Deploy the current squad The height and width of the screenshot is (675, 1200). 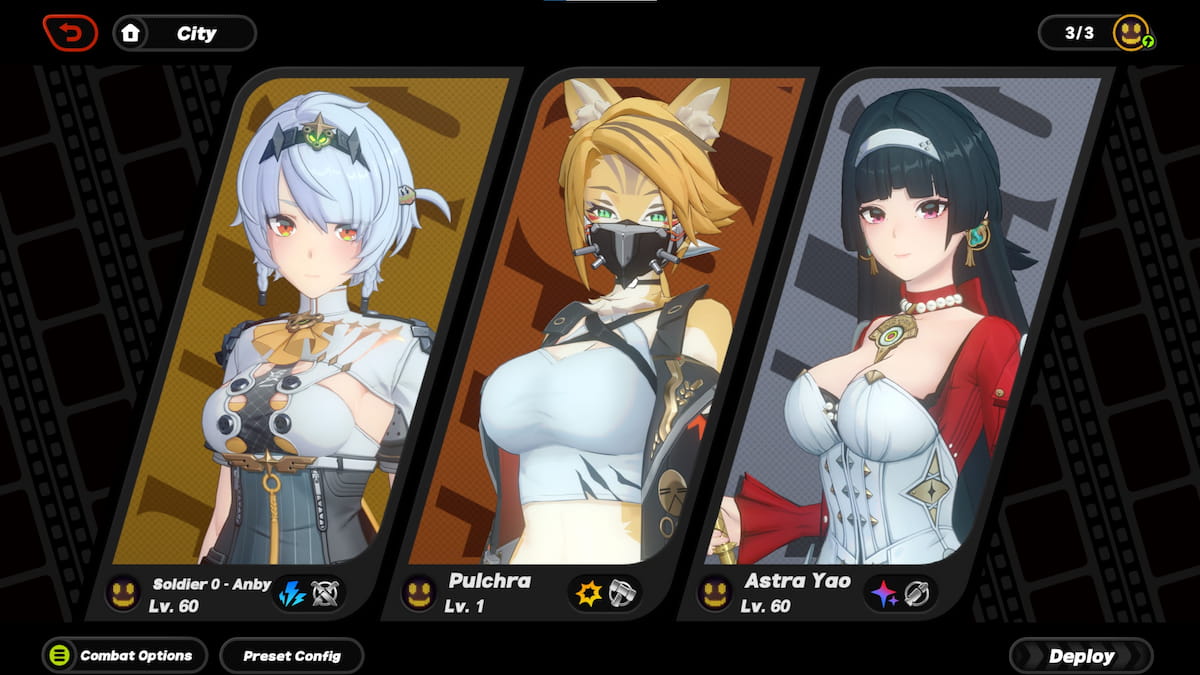tap(1081, 656)
